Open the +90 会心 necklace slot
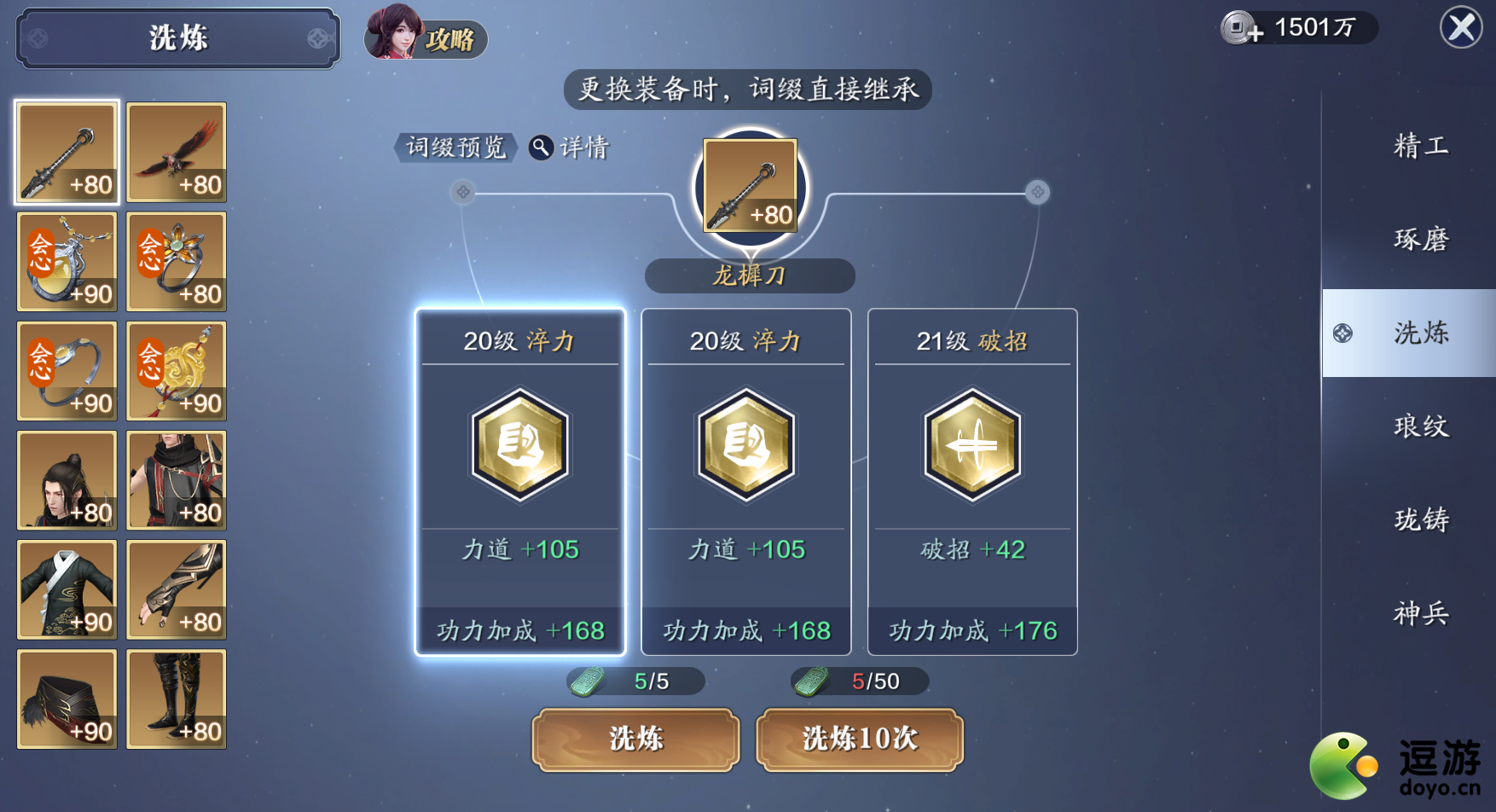This screenshot has height=812, width=1496. pos(67,262)
